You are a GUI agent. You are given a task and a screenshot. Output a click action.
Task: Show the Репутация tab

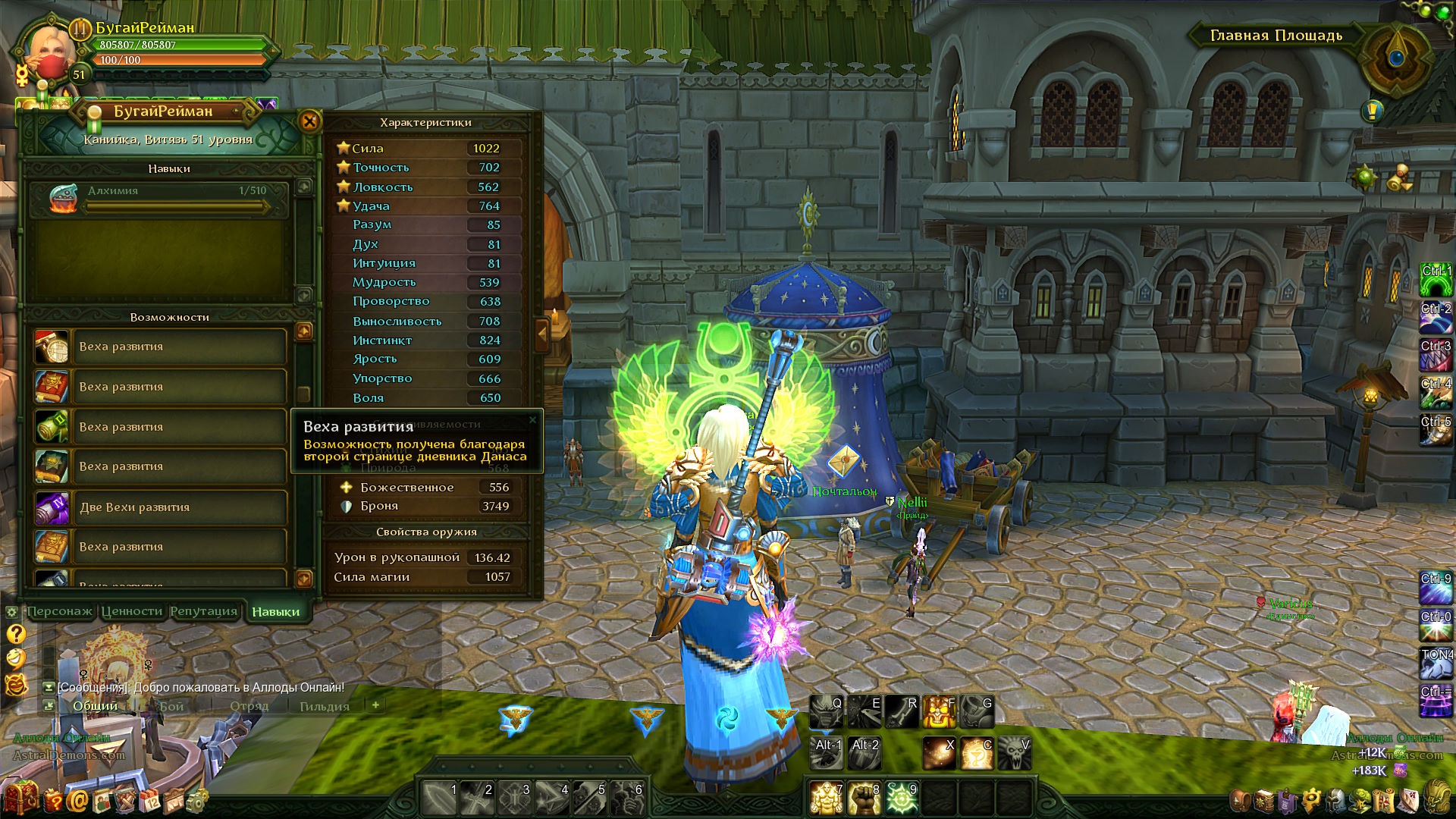pos(203,611)
